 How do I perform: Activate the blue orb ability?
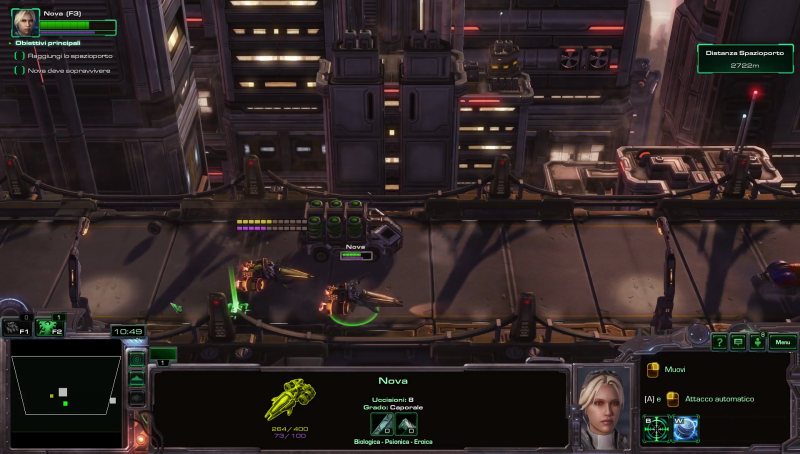tap(685, 427)
